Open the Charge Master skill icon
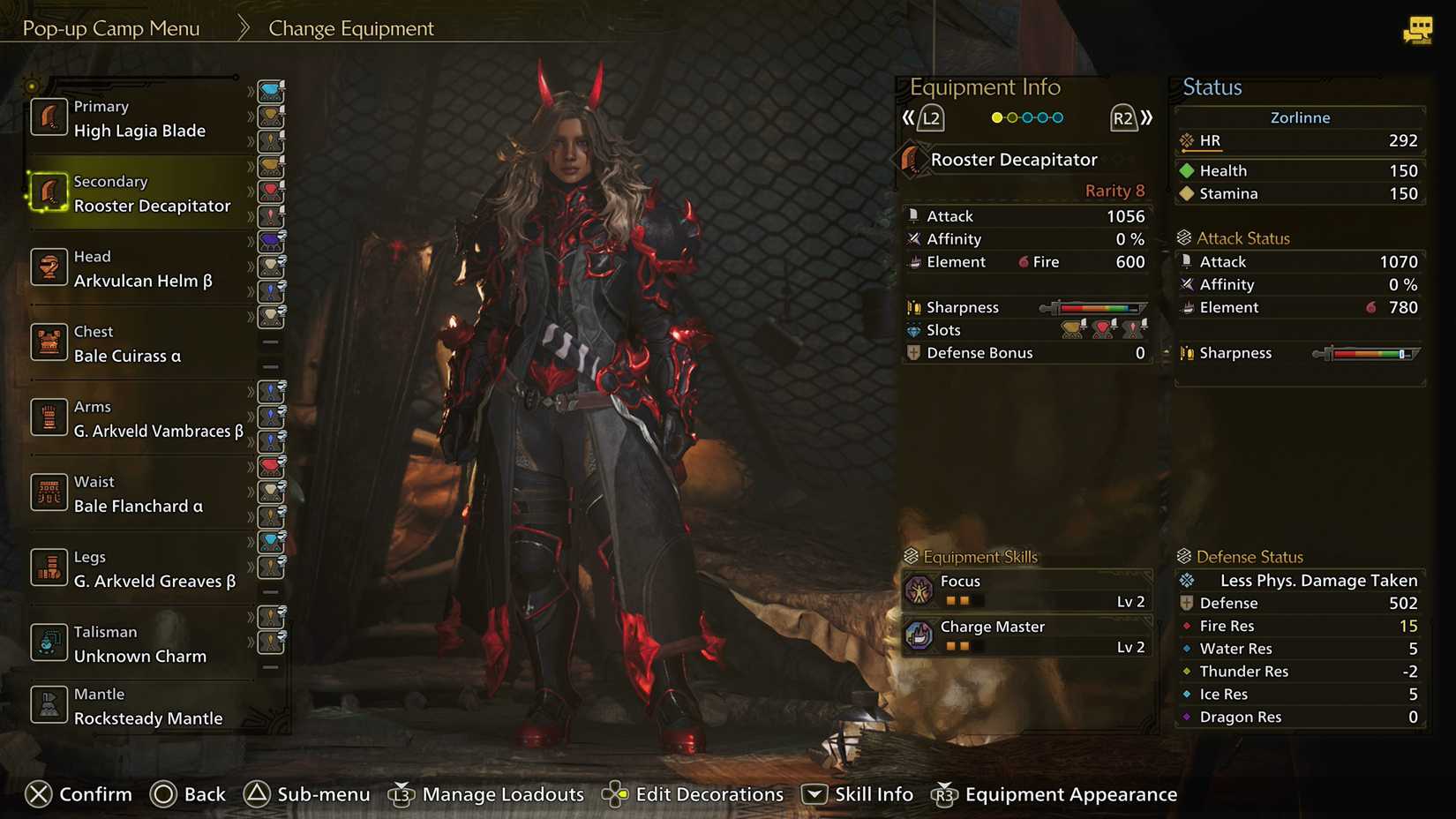 919,635
